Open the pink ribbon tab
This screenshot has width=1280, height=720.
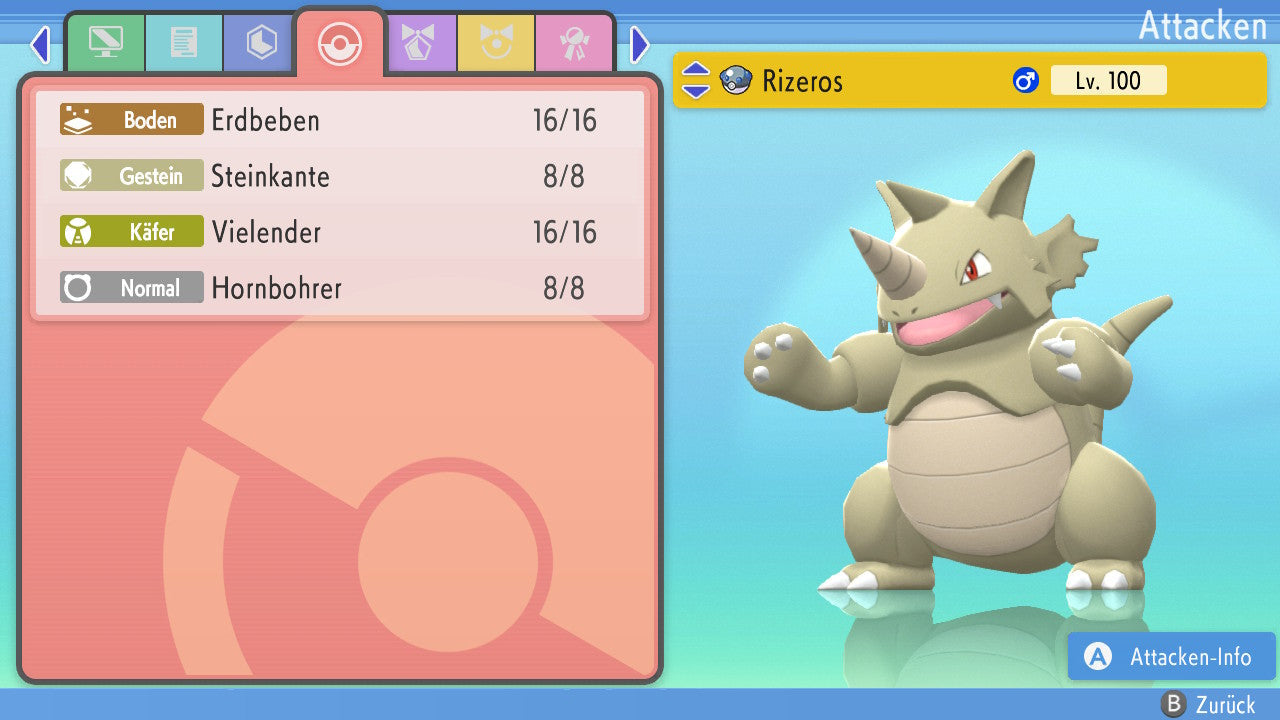pyautogui.click(x=573, y=43)
